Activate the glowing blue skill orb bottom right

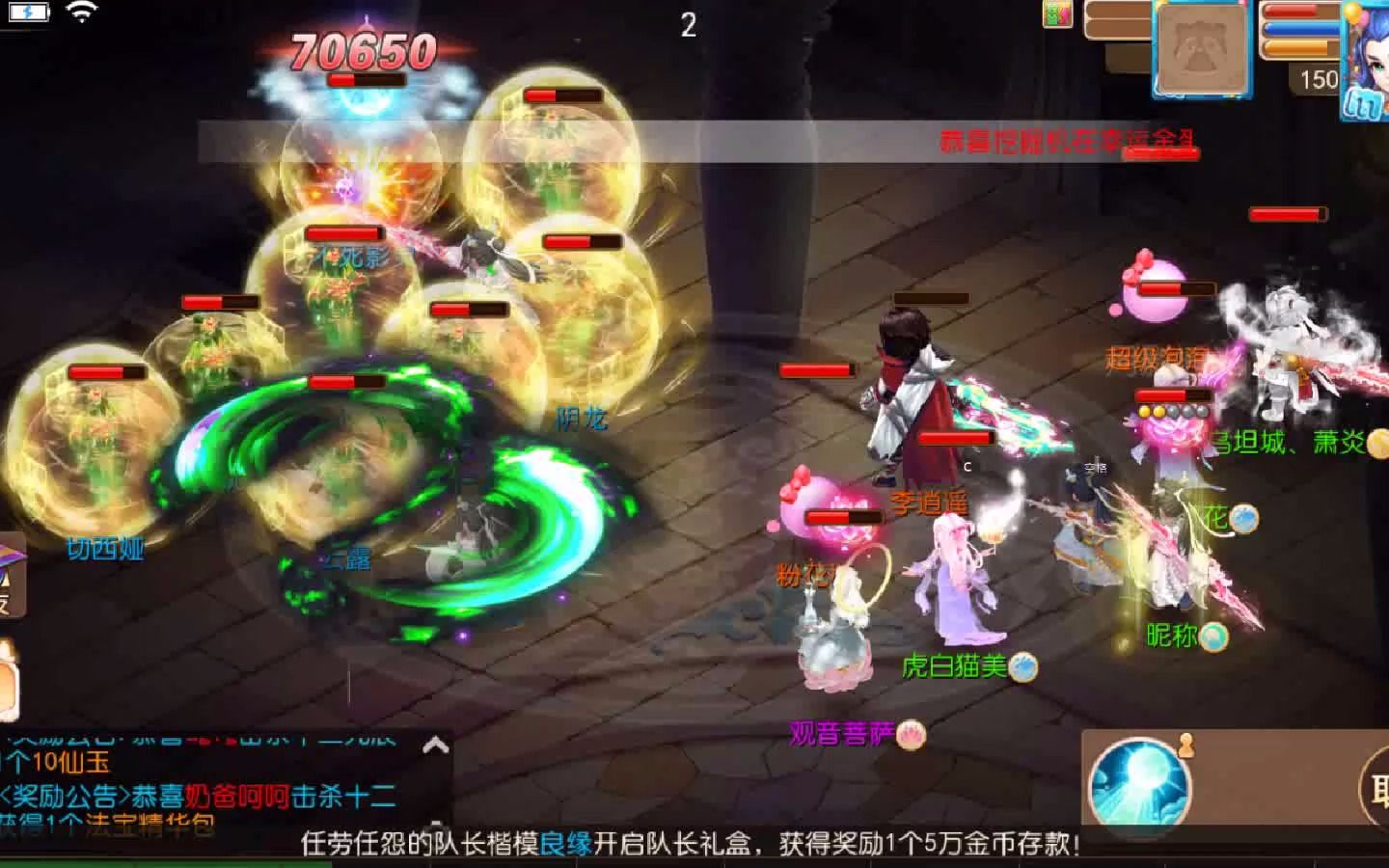(x=1140, y=781)
